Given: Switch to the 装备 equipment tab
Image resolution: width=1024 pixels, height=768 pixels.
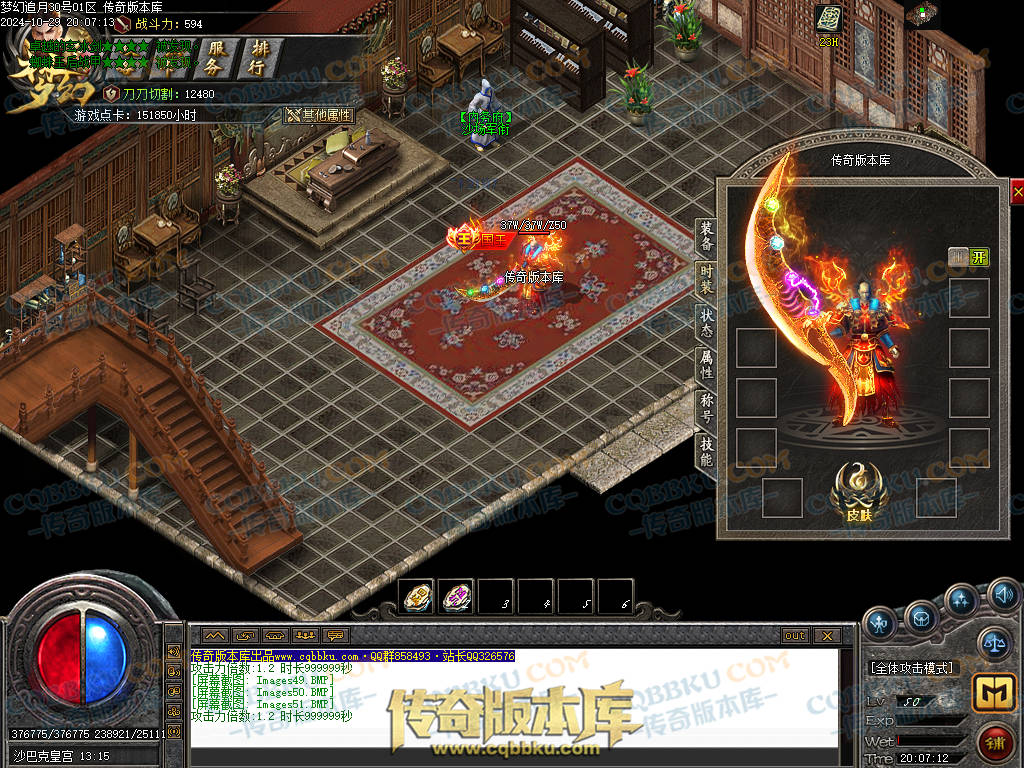Looking at the screenshot, I should 706,237.
